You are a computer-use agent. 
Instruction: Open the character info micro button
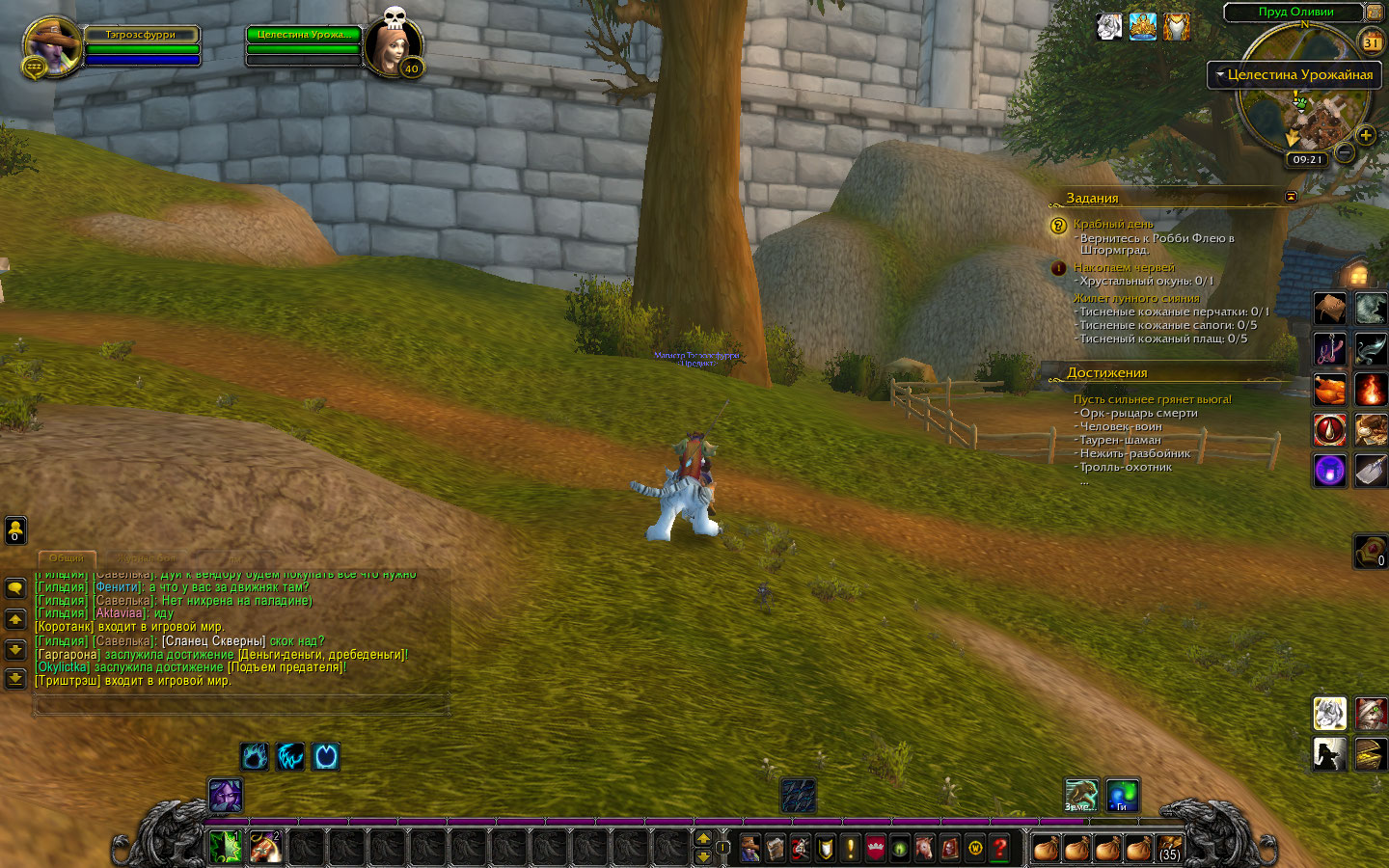click(x=749, y=848)
